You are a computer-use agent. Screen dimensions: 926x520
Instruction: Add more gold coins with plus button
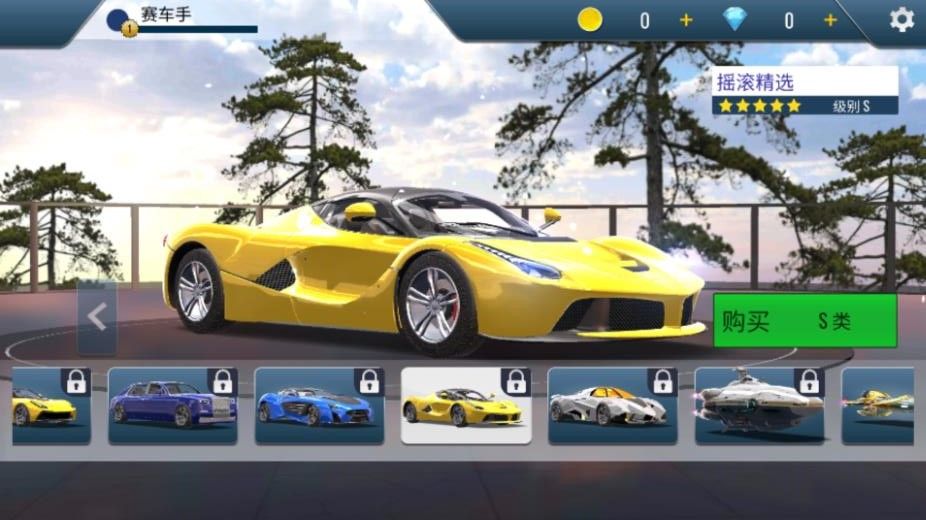686,20
